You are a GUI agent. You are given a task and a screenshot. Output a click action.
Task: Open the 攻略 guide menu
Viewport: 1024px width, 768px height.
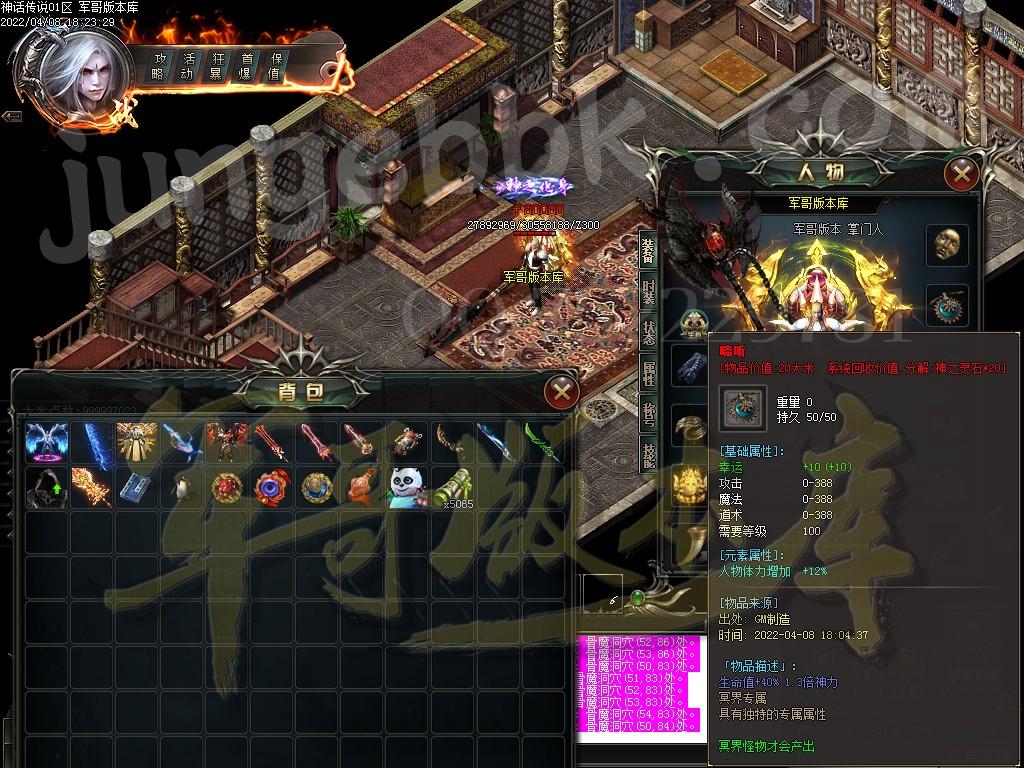pos(158,66)
